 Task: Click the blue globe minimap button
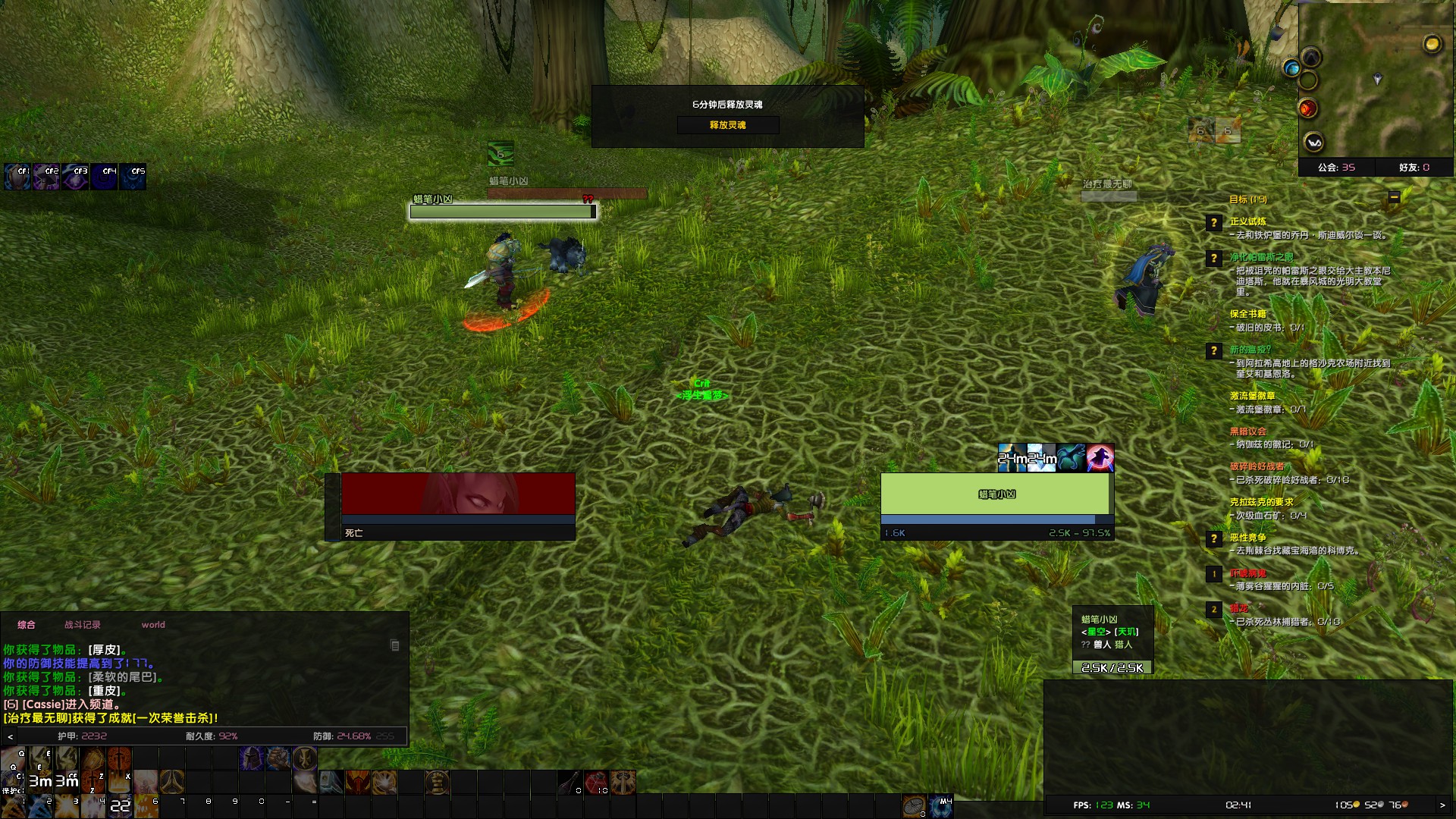1291,68
